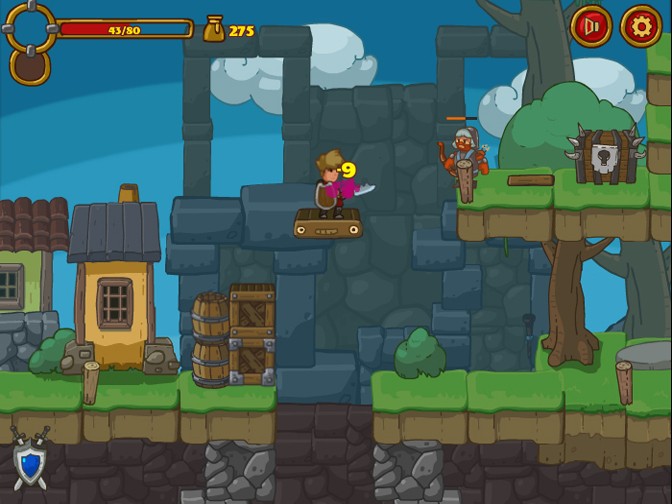
Task: Toggle the sound speaker button
Action: pos(591,26)
